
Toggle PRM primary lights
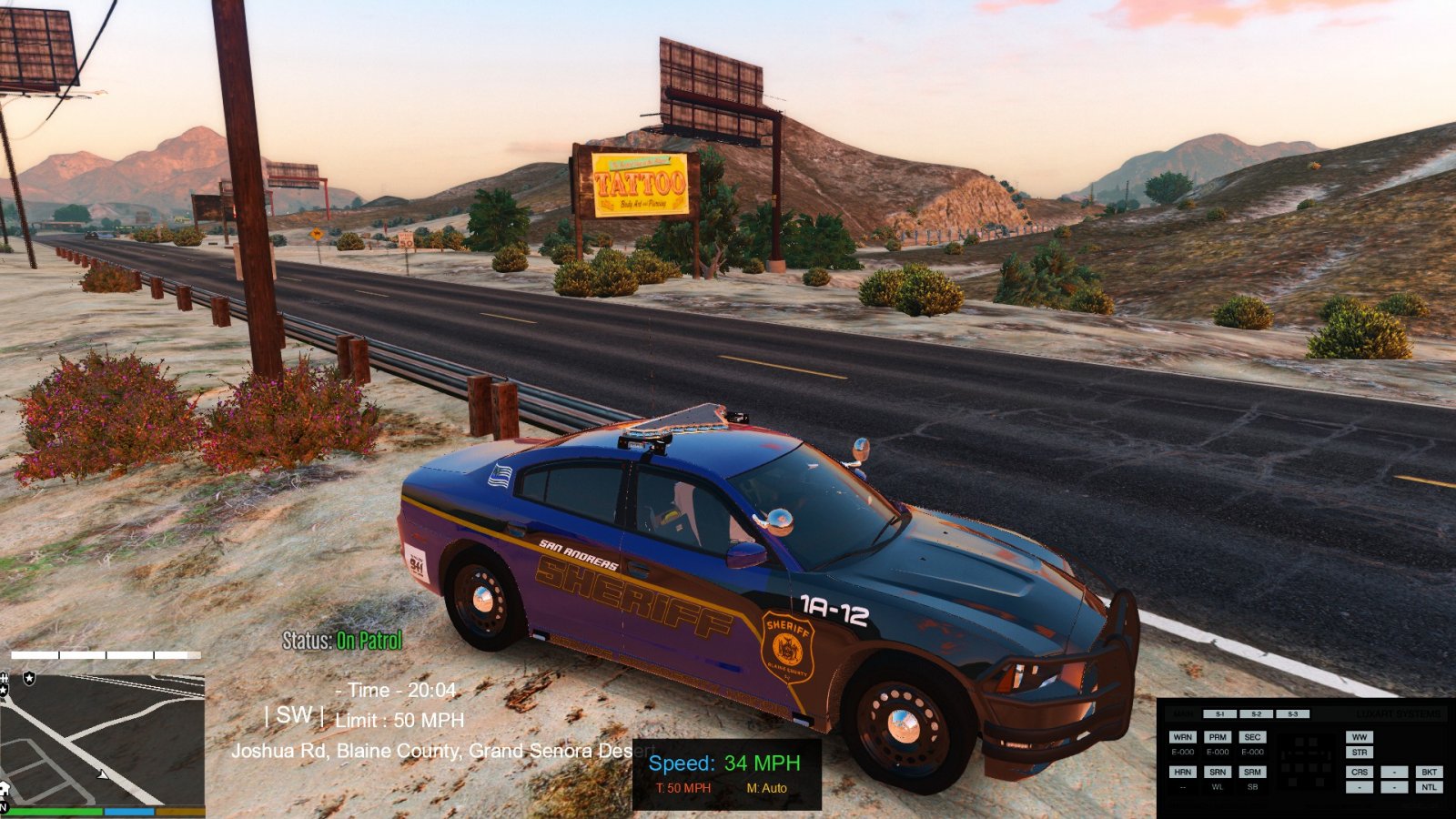point(1218,737)
